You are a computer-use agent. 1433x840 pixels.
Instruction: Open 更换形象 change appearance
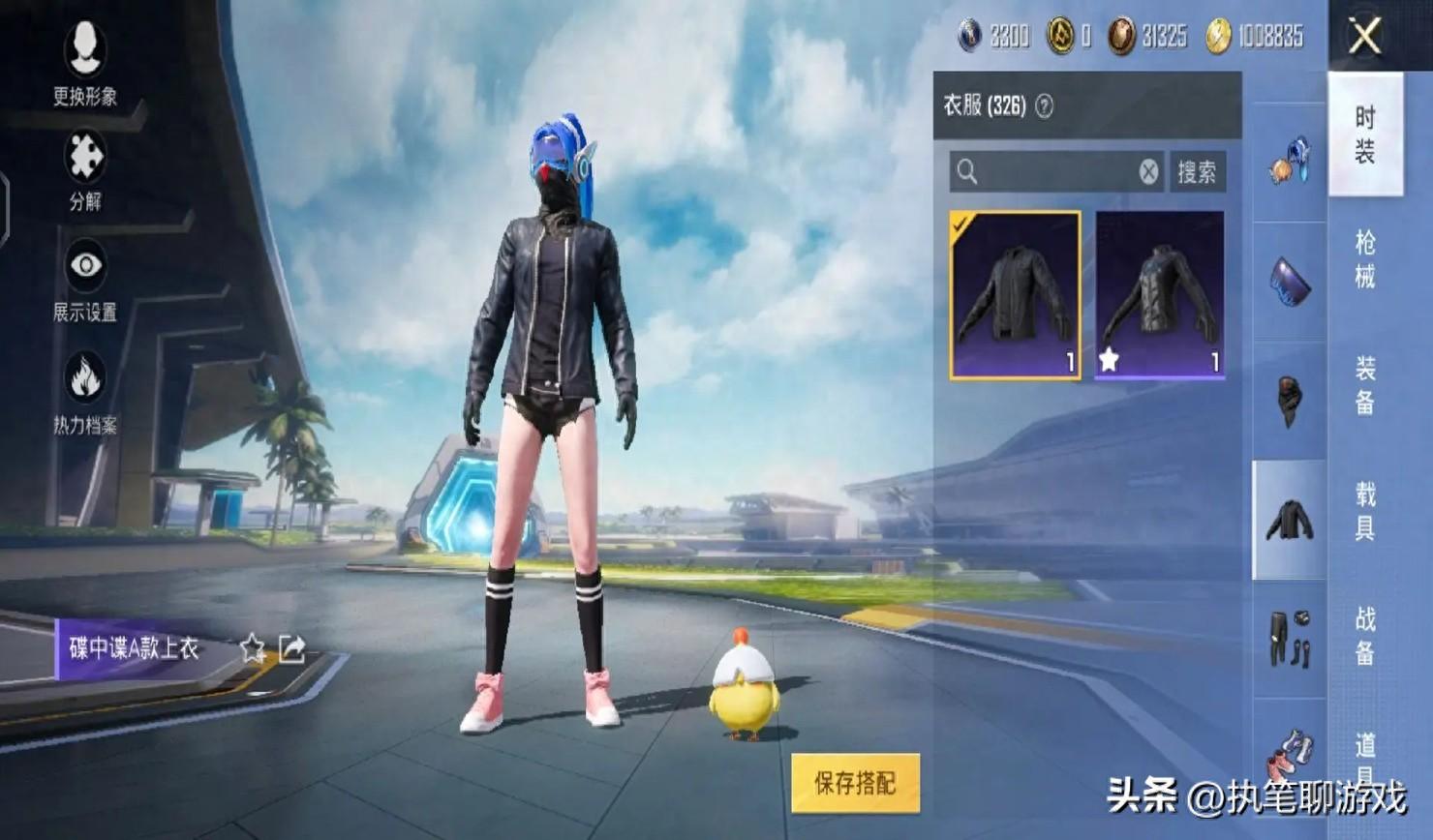(85, 60)
